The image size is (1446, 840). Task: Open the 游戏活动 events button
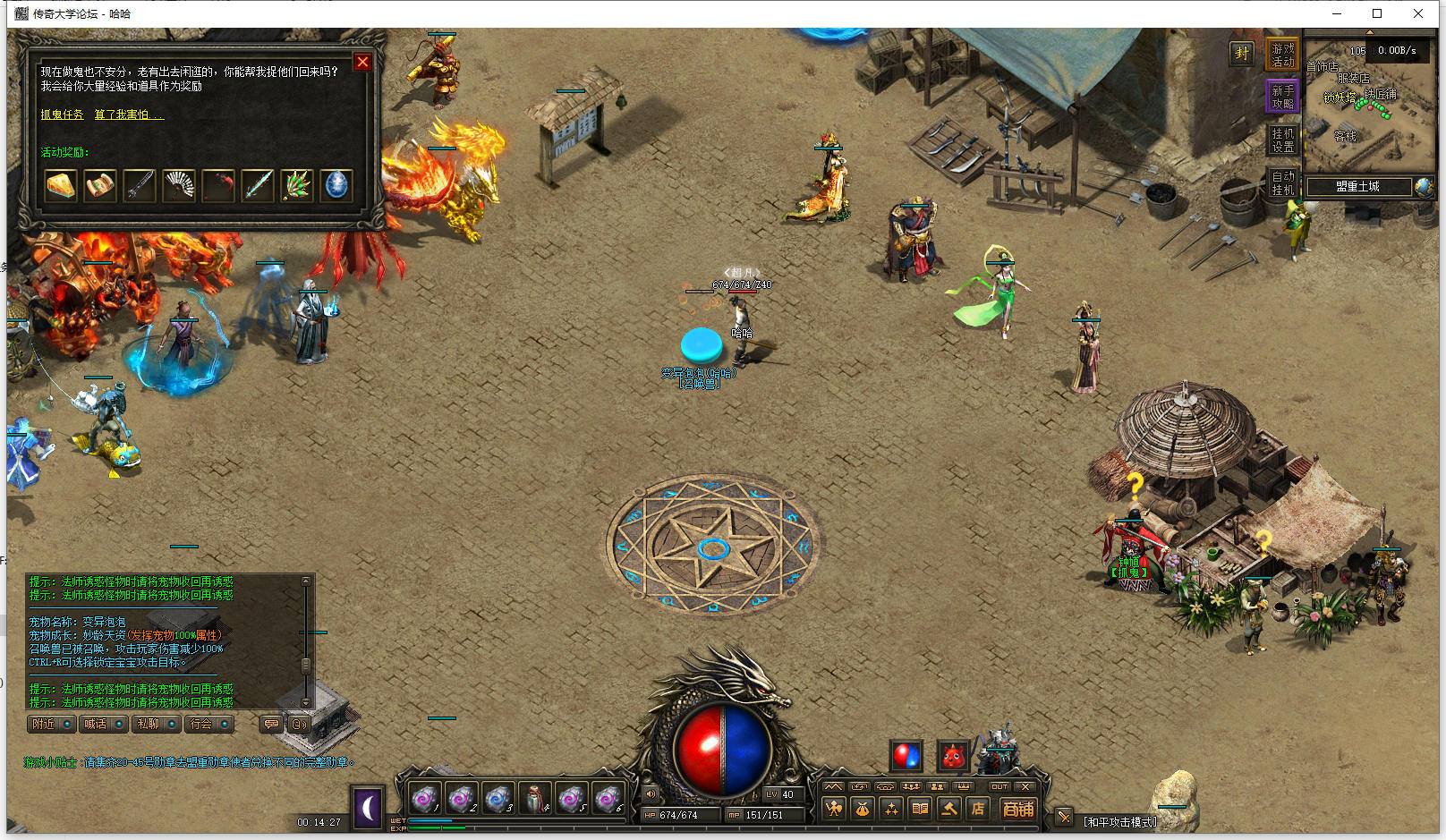tap(1282, 55)
